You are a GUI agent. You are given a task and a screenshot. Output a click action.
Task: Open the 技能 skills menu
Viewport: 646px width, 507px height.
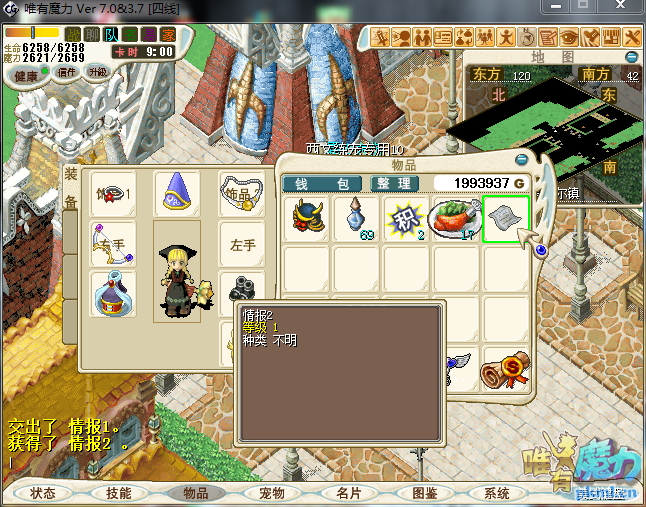coord(118,493)
